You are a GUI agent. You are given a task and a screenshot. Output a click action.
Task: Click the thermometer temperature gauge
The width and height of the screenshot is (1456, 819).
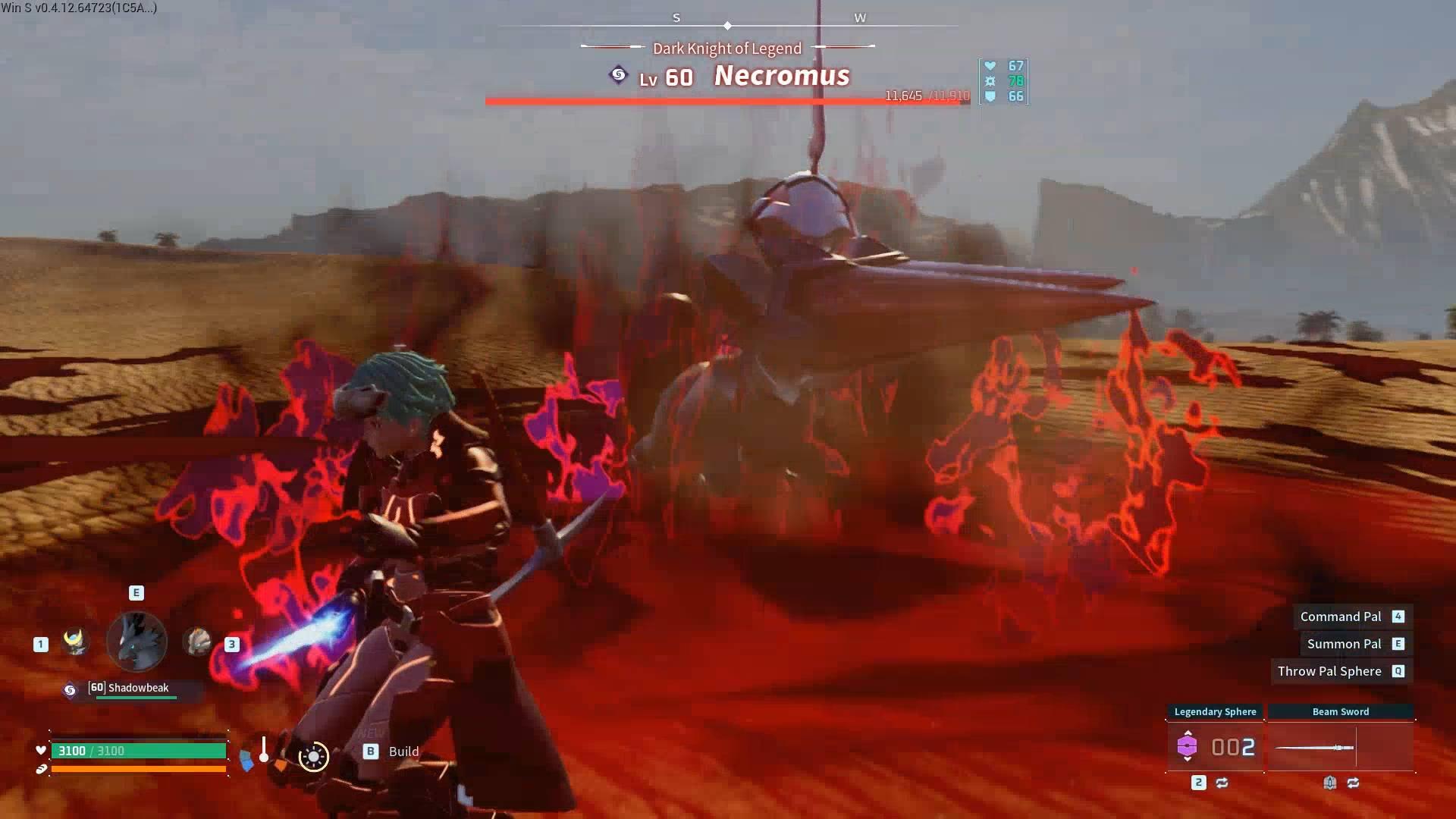coord(263,750)
